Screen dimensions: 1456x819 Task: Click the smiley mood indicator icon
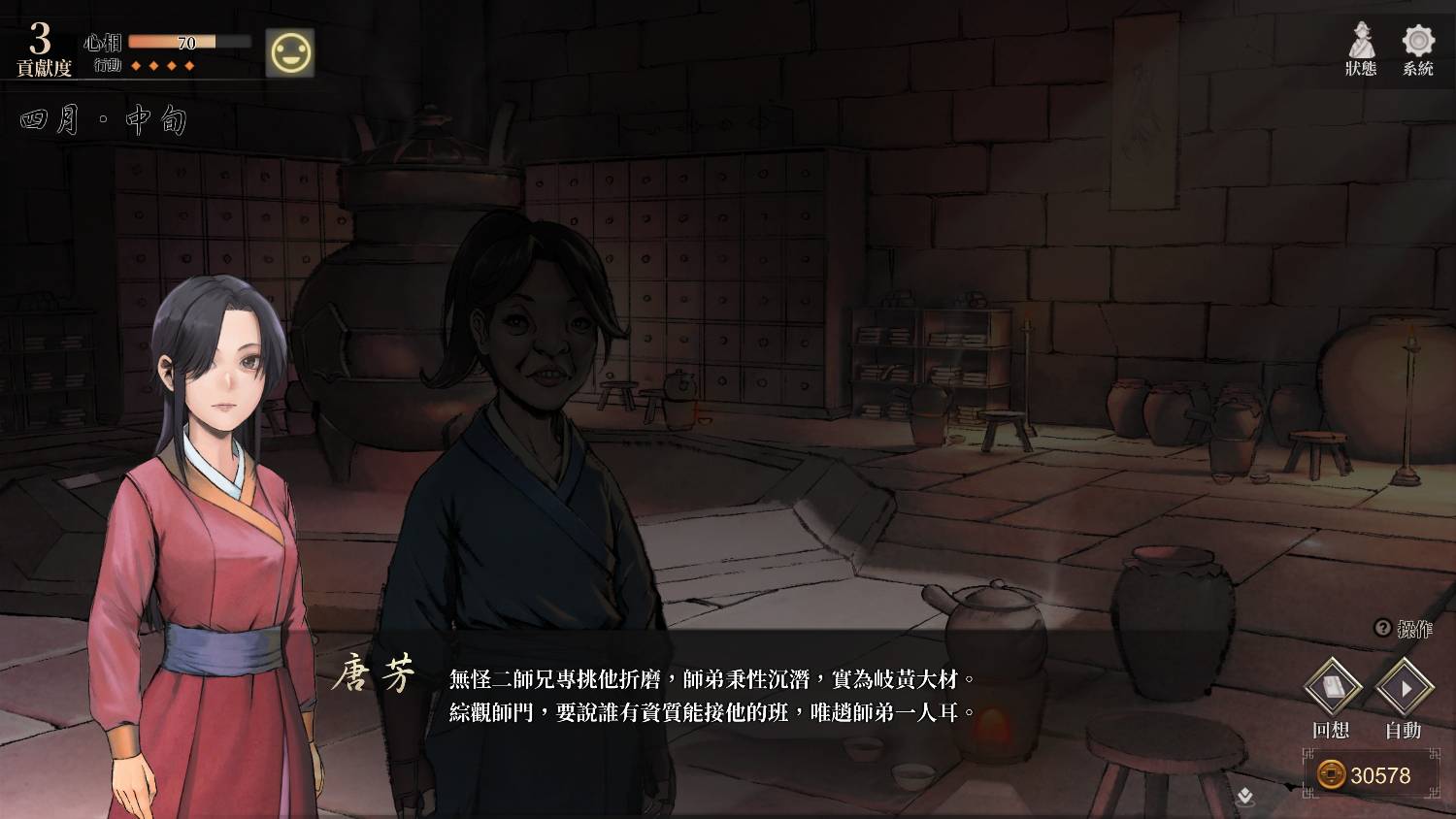click(x=291, y=53)
